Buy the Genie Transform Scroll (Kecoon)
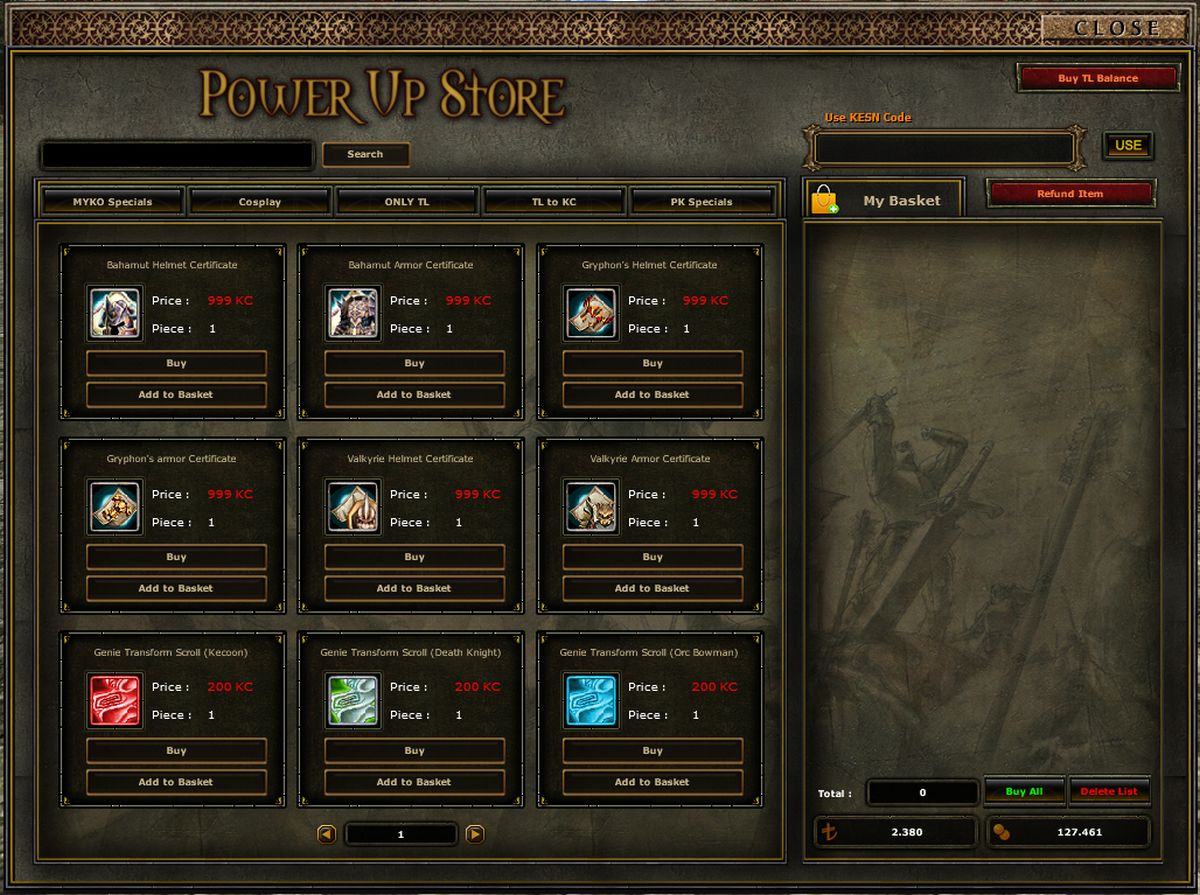The width and height of the screenshot is (1200, 895). [176, 750]
